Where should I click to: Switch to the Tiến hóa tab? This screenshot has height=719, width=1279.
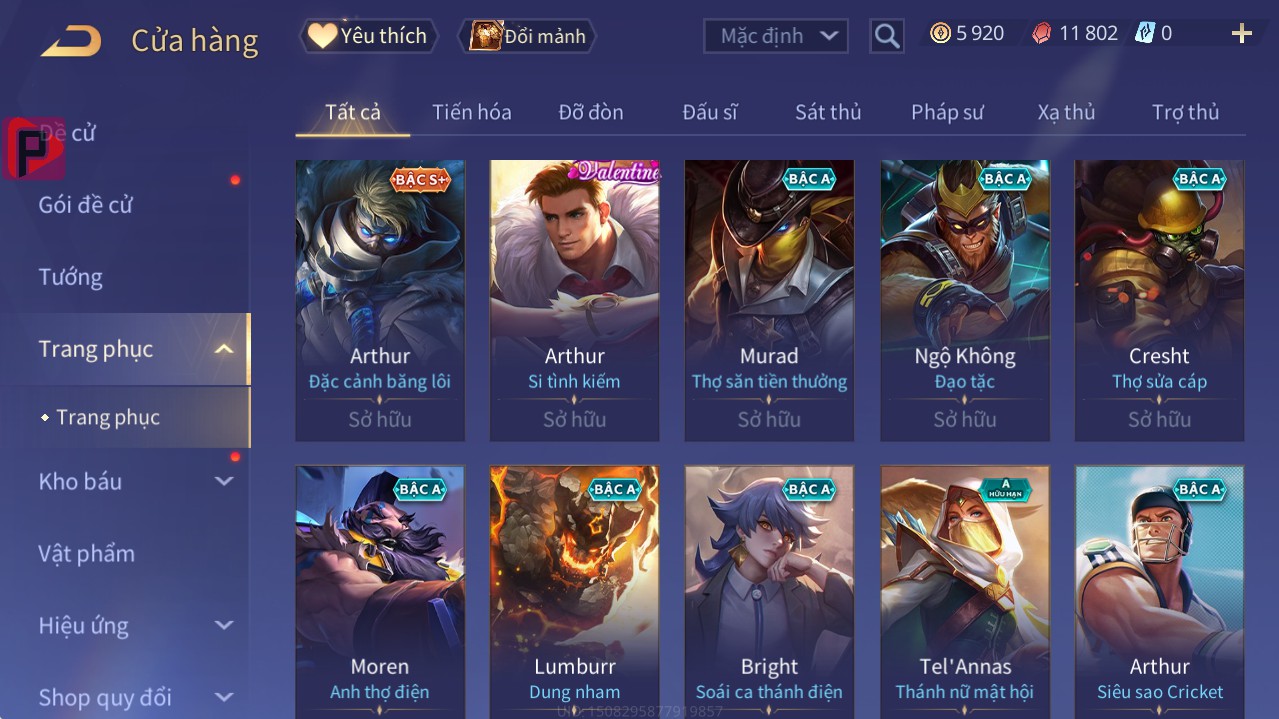(471, 112)
